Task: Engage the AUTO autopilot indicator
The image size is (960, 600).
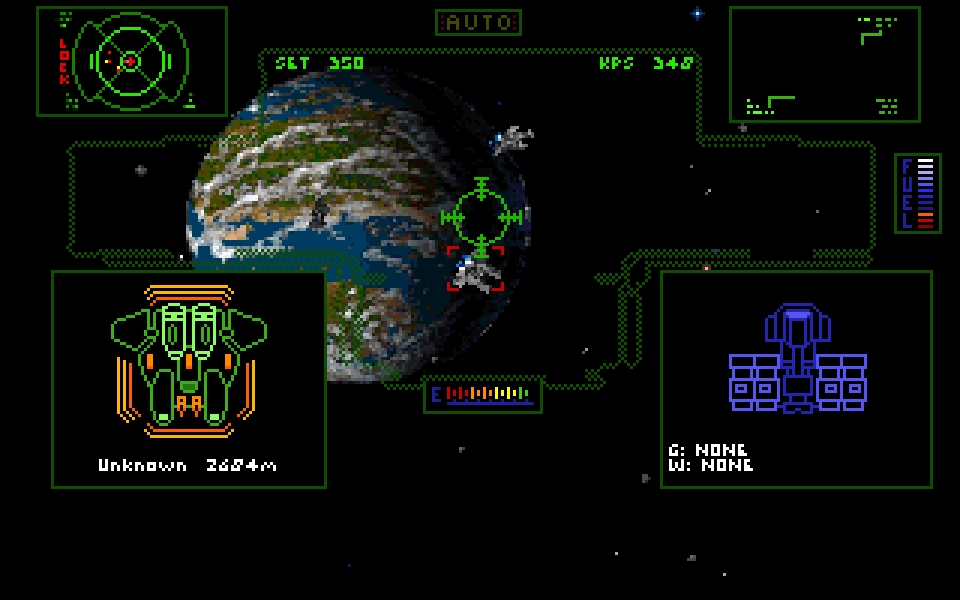Action: tap(478, 22)
